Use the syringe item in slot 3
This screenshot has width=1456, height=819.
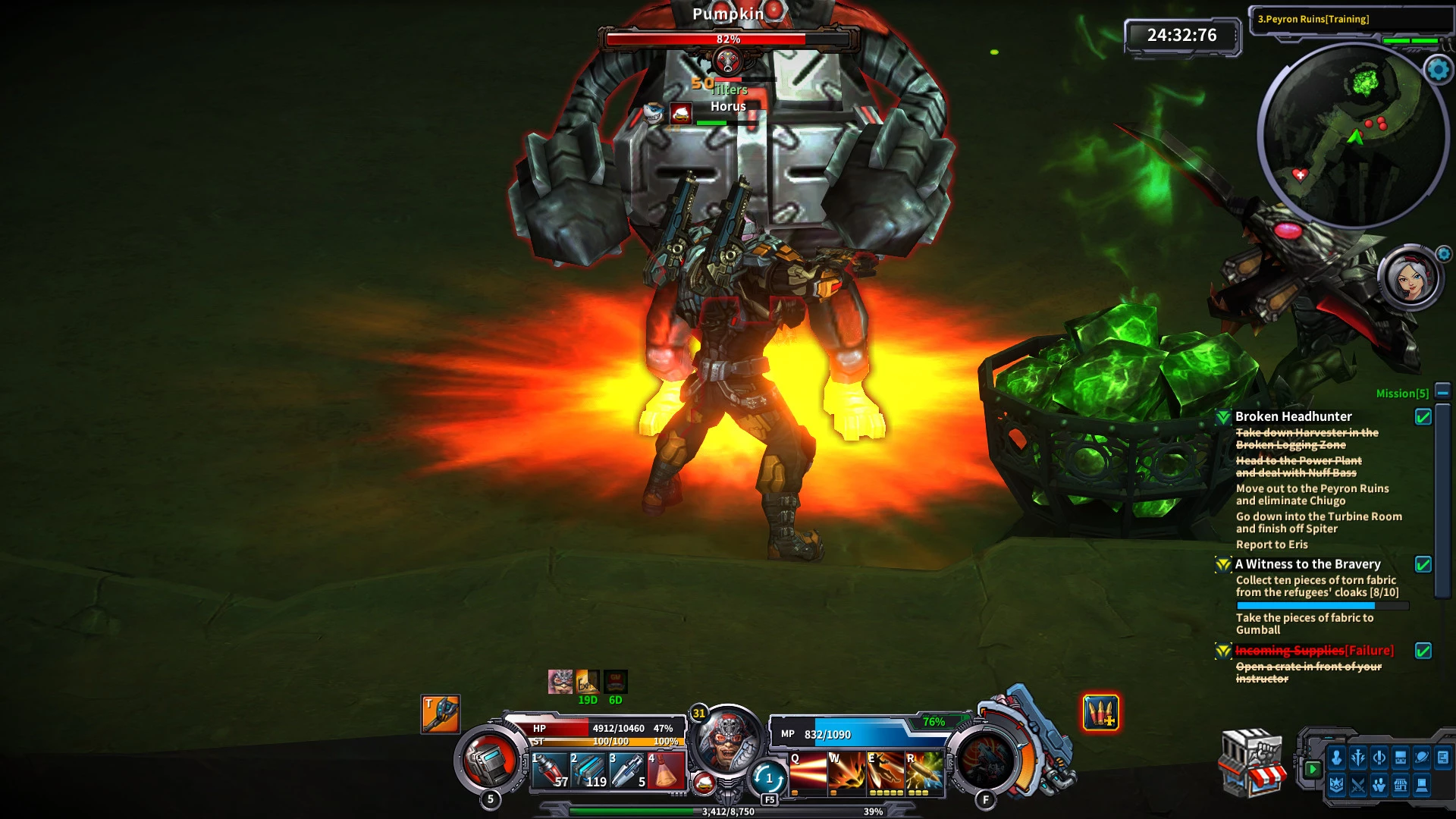click(627, 771)
